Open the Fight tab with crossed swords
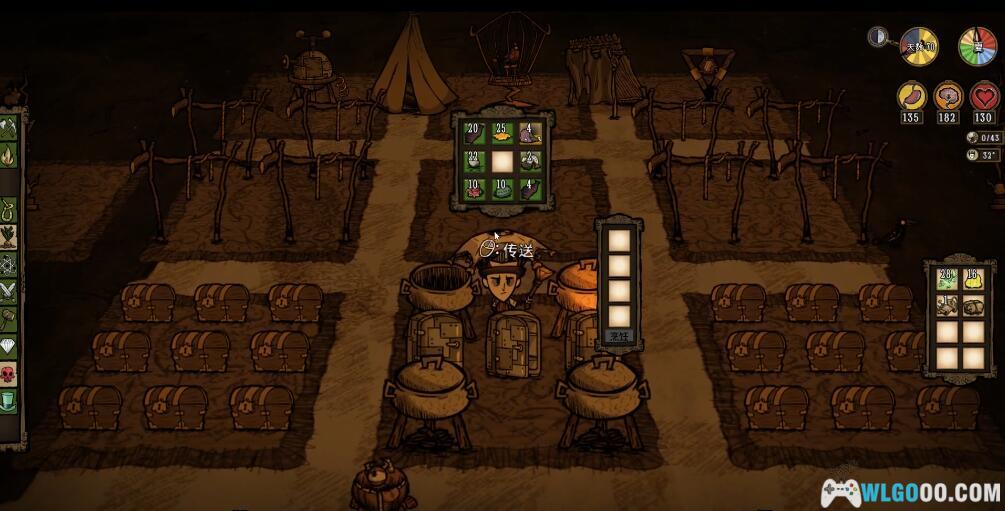 coord(8,291)
